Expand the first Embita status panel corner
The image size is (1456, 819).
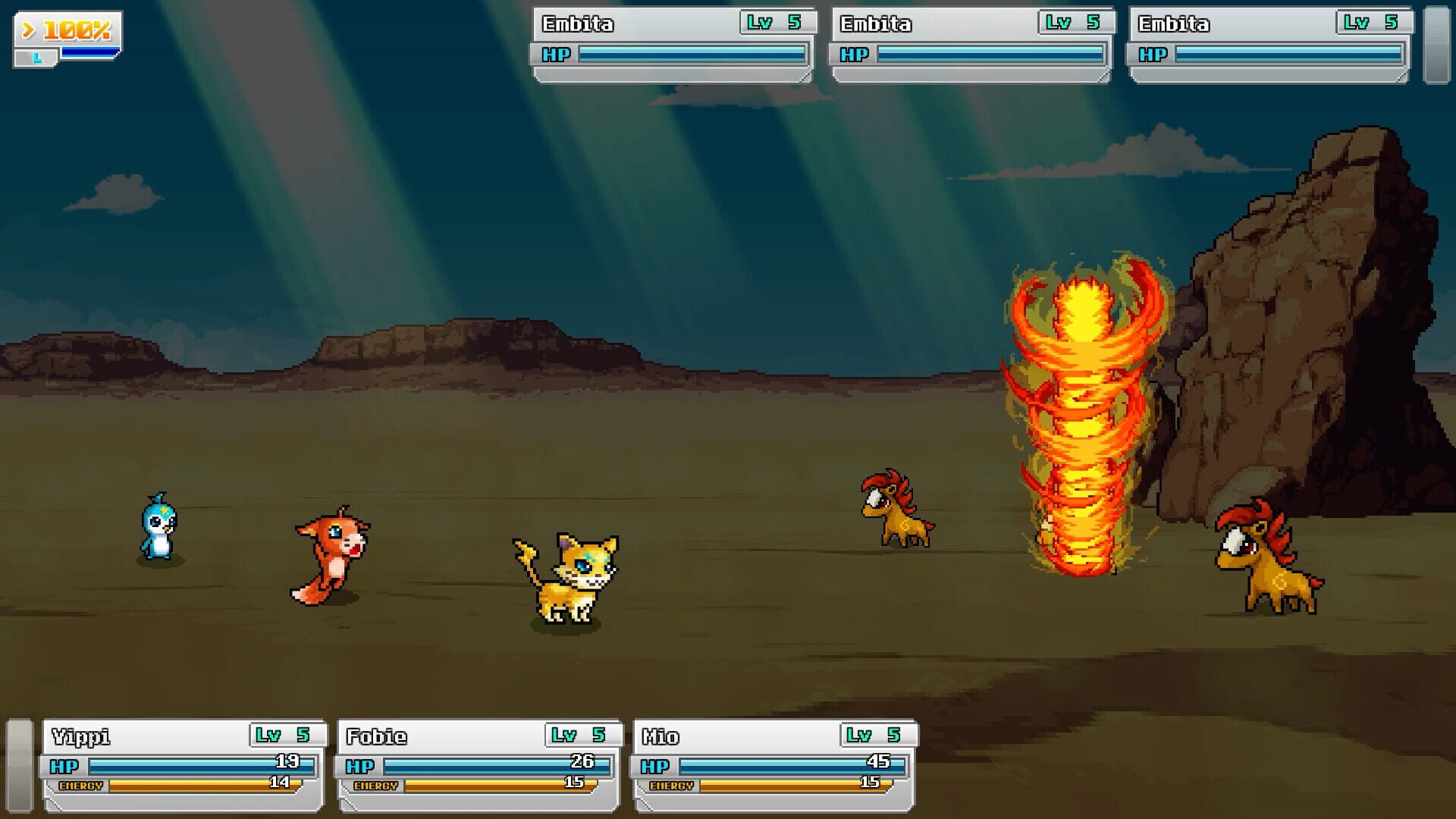(803, 76)
